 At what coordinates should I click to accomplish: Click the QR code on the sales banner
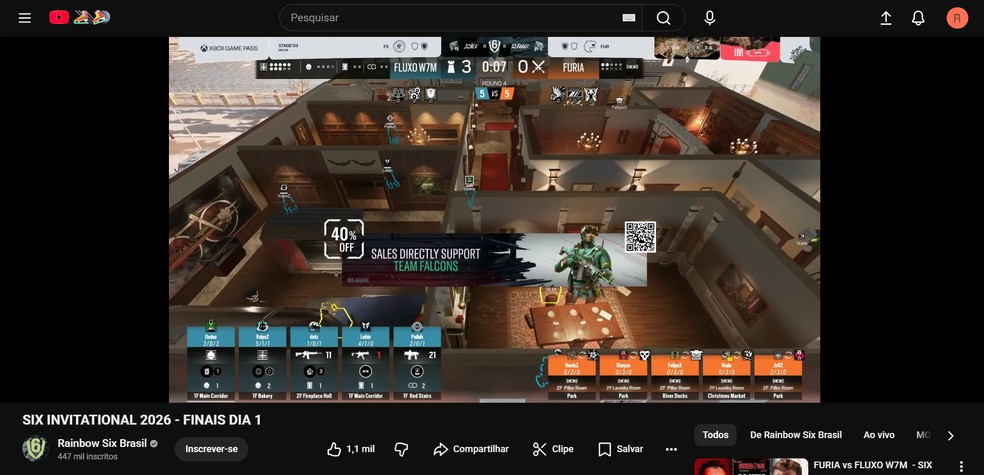pyautogui.click(x=640, y=237)
